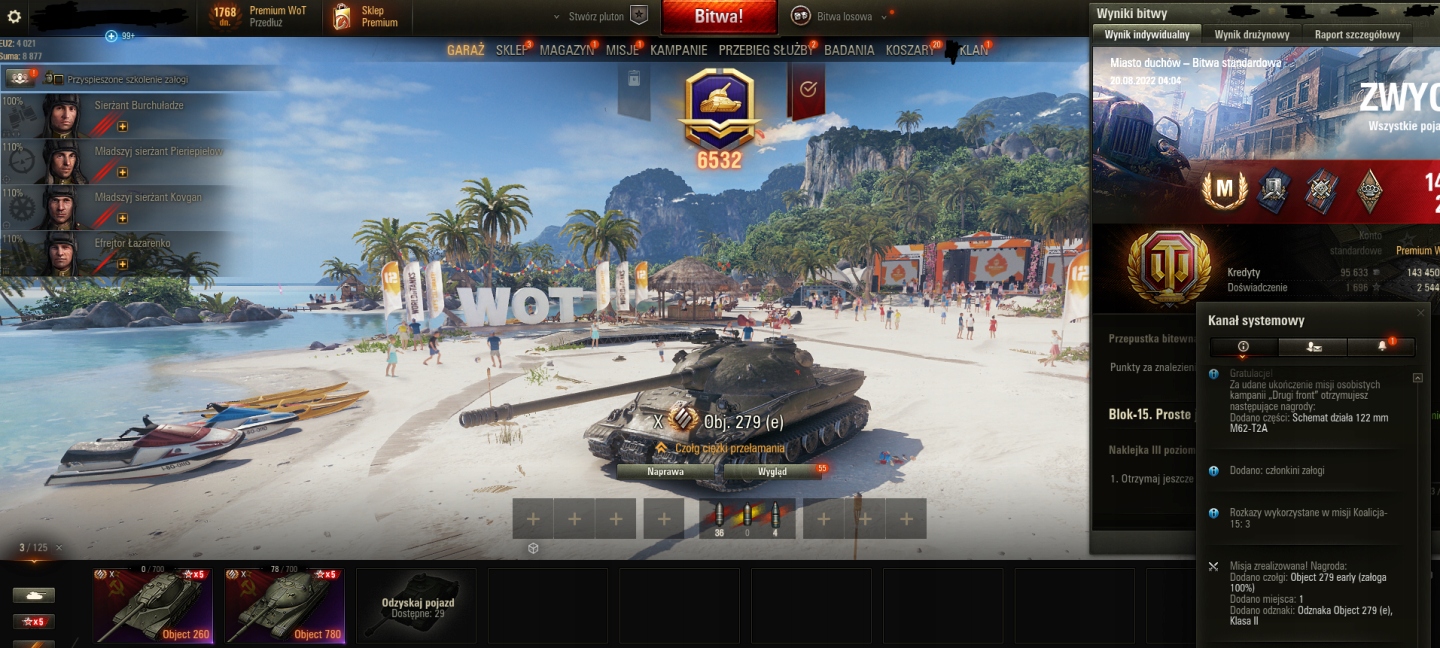1440x648 pixels.
Task: Click Stwórz pluton to create a platoon
Action: 600,17
